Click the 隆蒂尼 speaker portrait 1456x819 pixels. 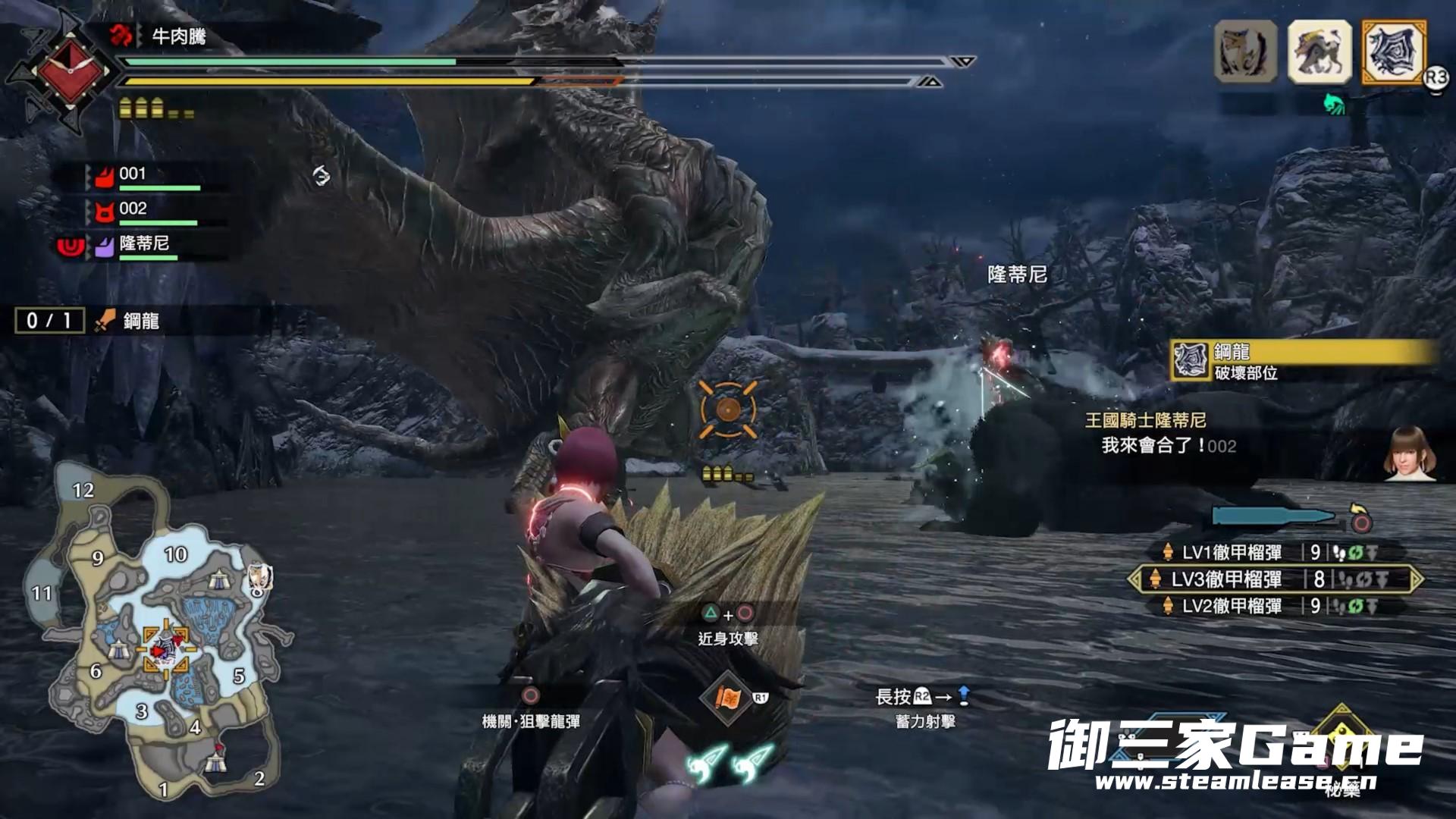pyautogui.click(x=1410, y=453)
